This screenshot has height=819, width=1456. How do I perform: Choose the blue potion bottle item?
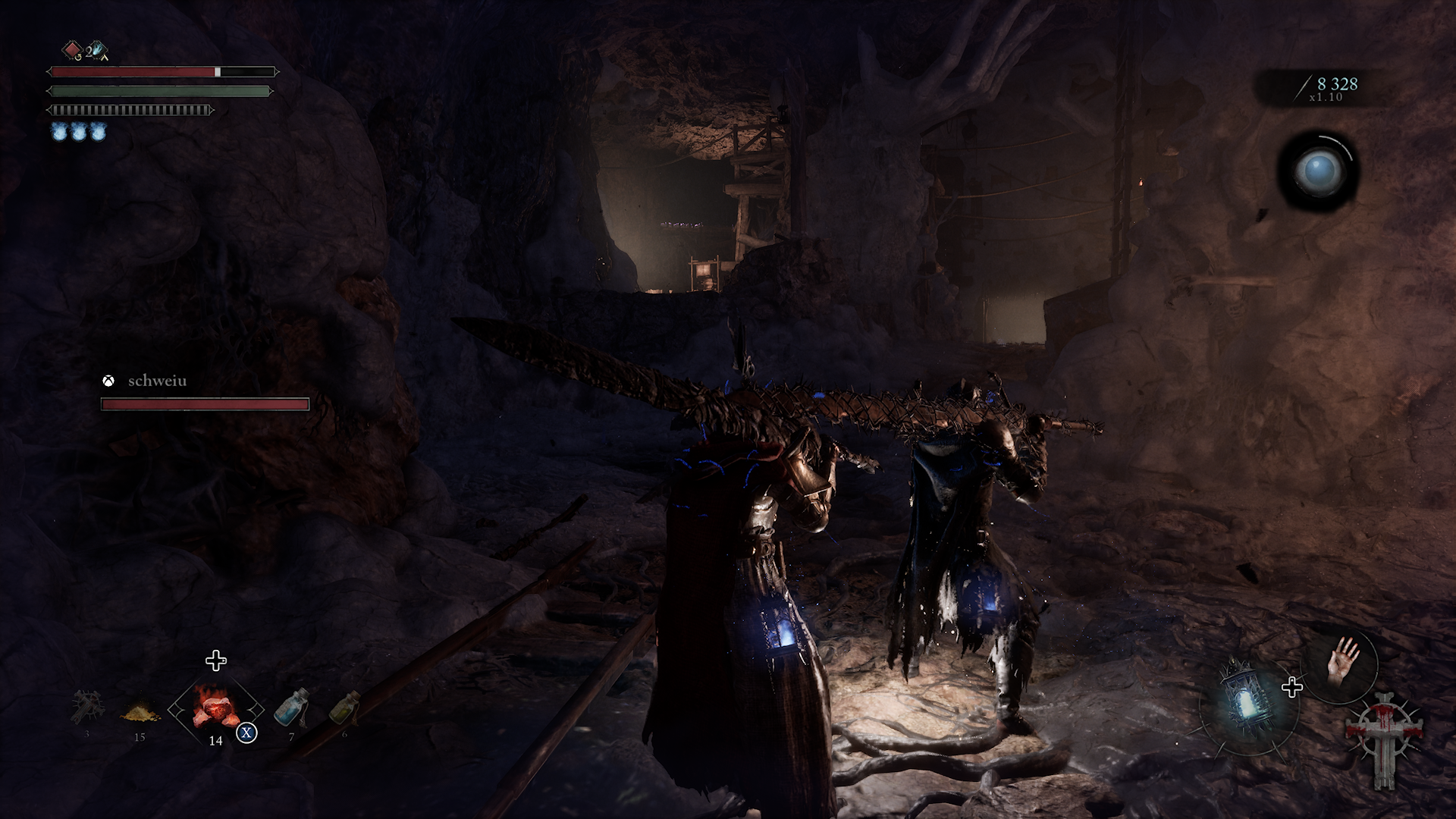click(292, 707)
